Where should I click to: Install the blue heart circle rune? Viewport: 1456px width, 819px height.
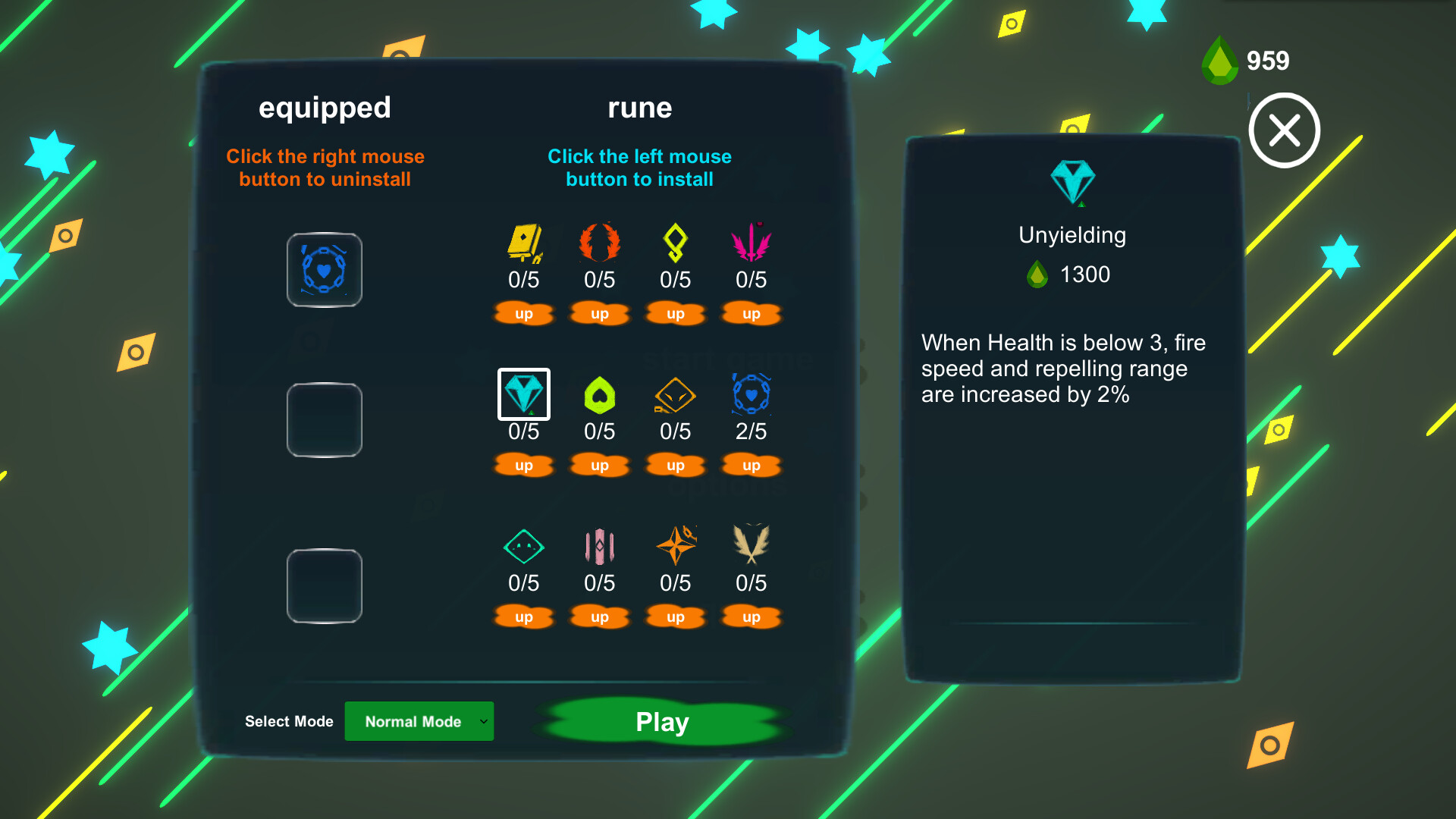click(751, 394)
